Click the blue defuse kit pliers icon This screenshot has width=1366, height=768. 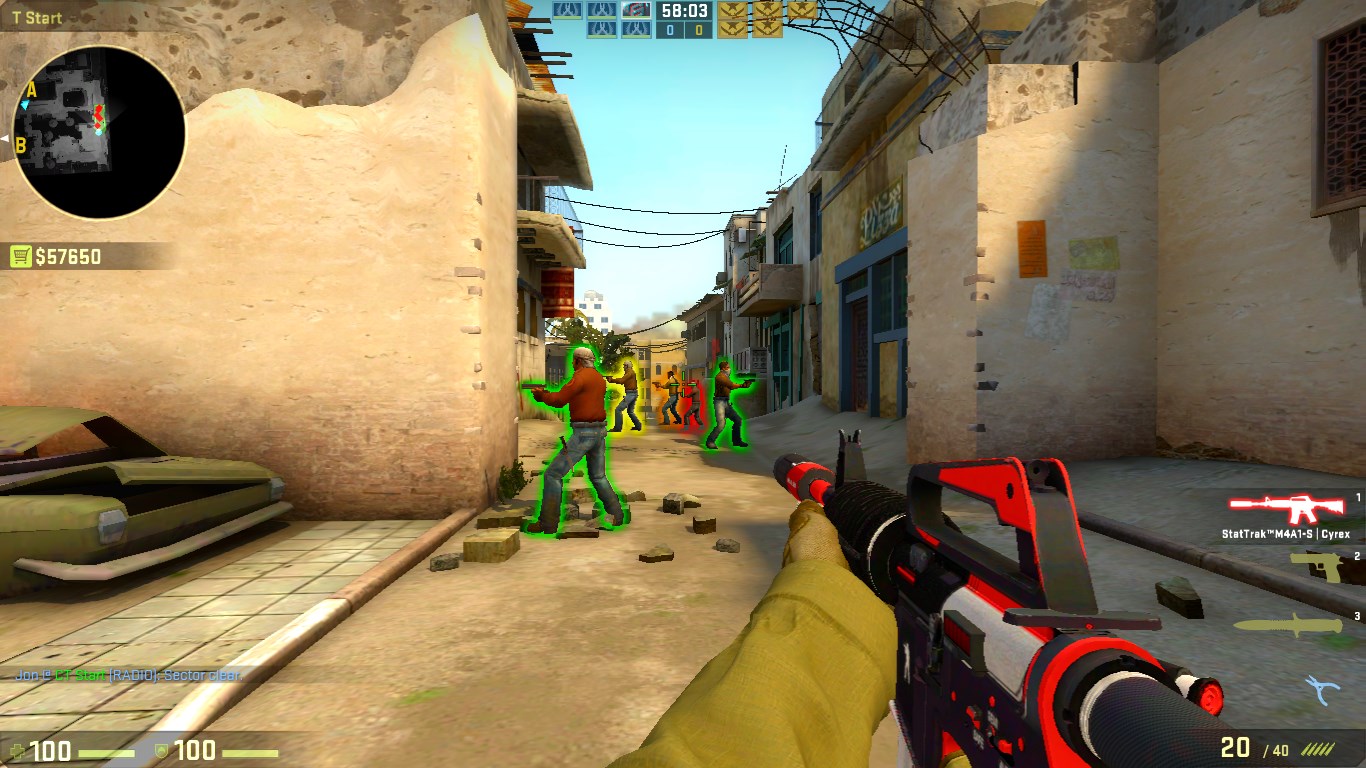click(x=1322, y=689)
